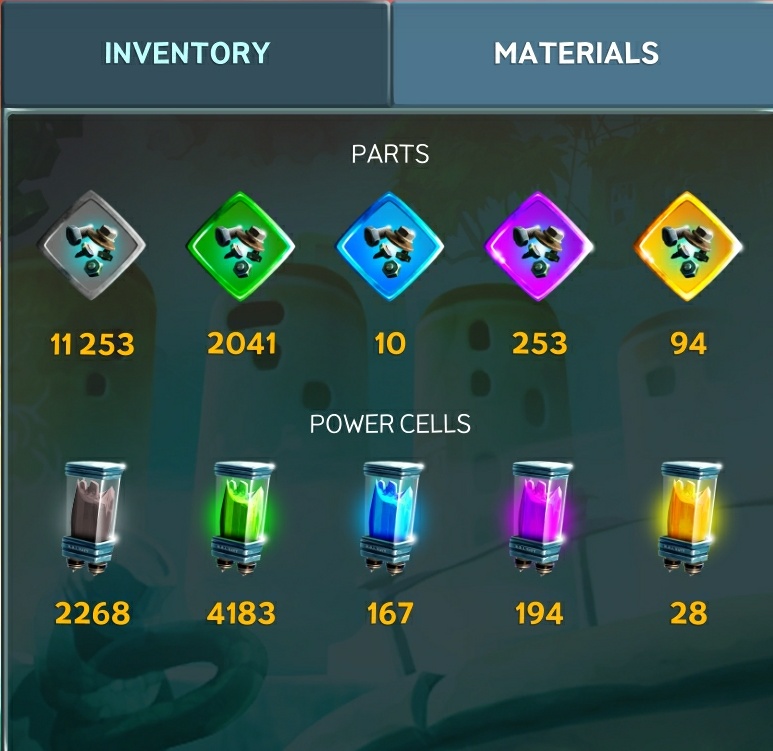Click the blue parts icon

390,245
